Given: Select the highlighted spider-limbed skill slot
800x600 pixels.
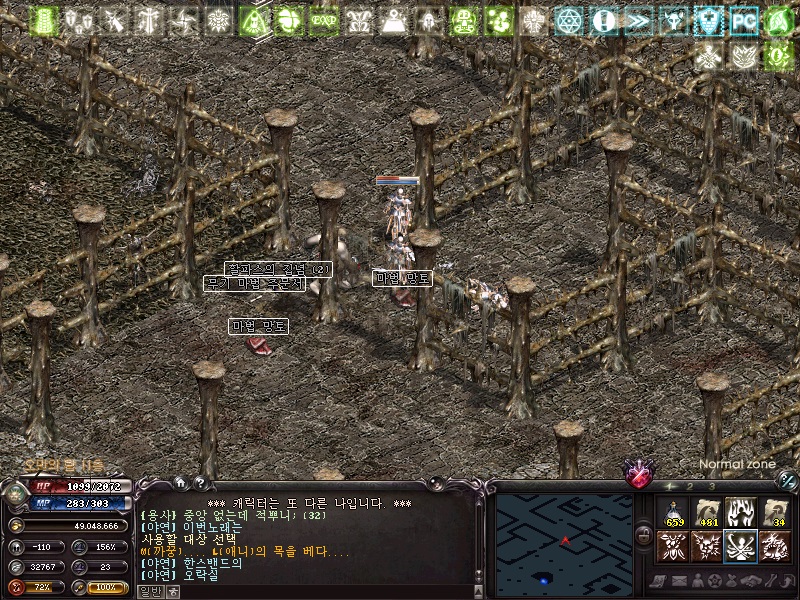Looking at the screenshot, I should tap(741, 546).
